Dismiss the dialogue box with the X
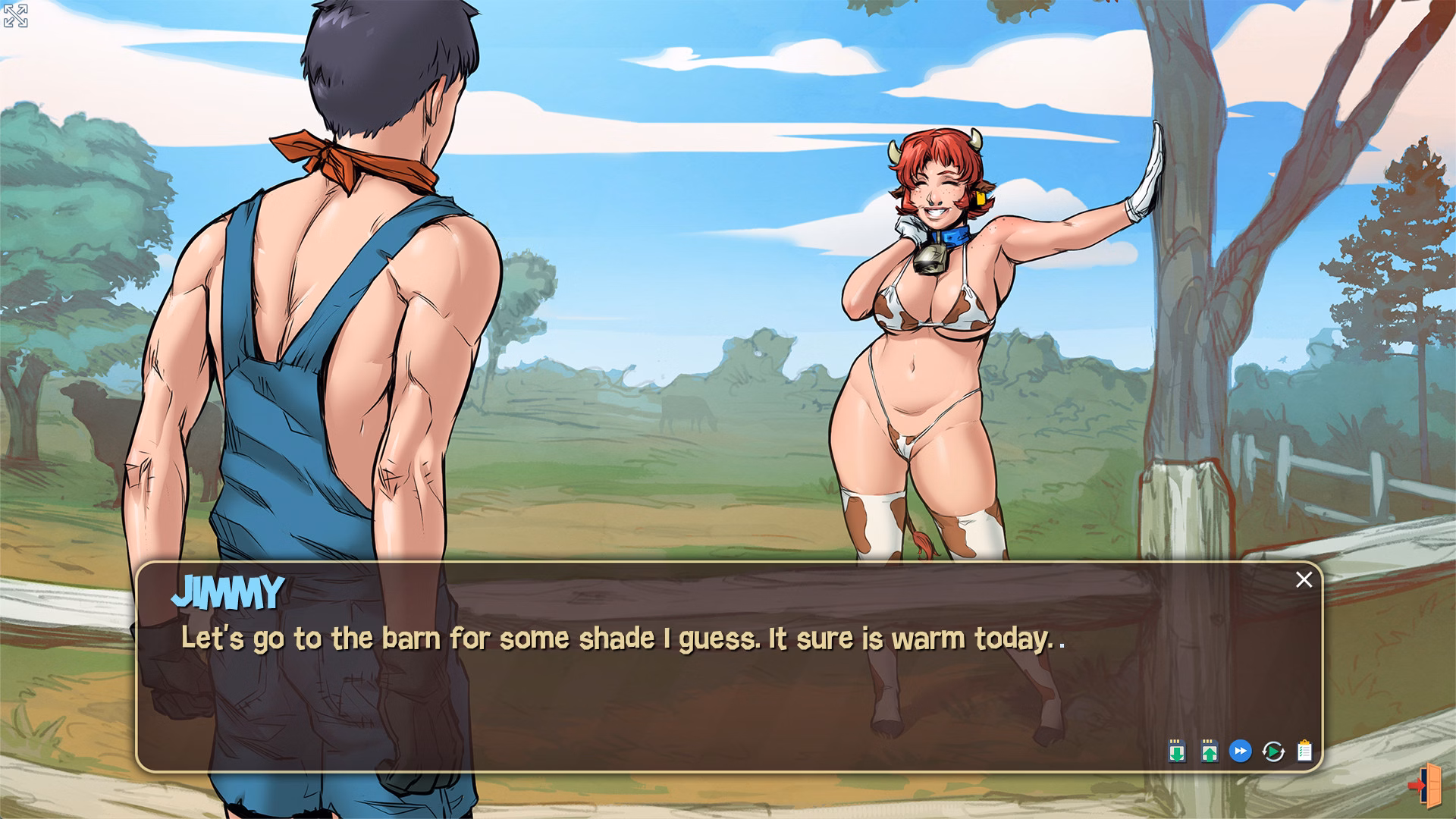 pos(1305,579)
